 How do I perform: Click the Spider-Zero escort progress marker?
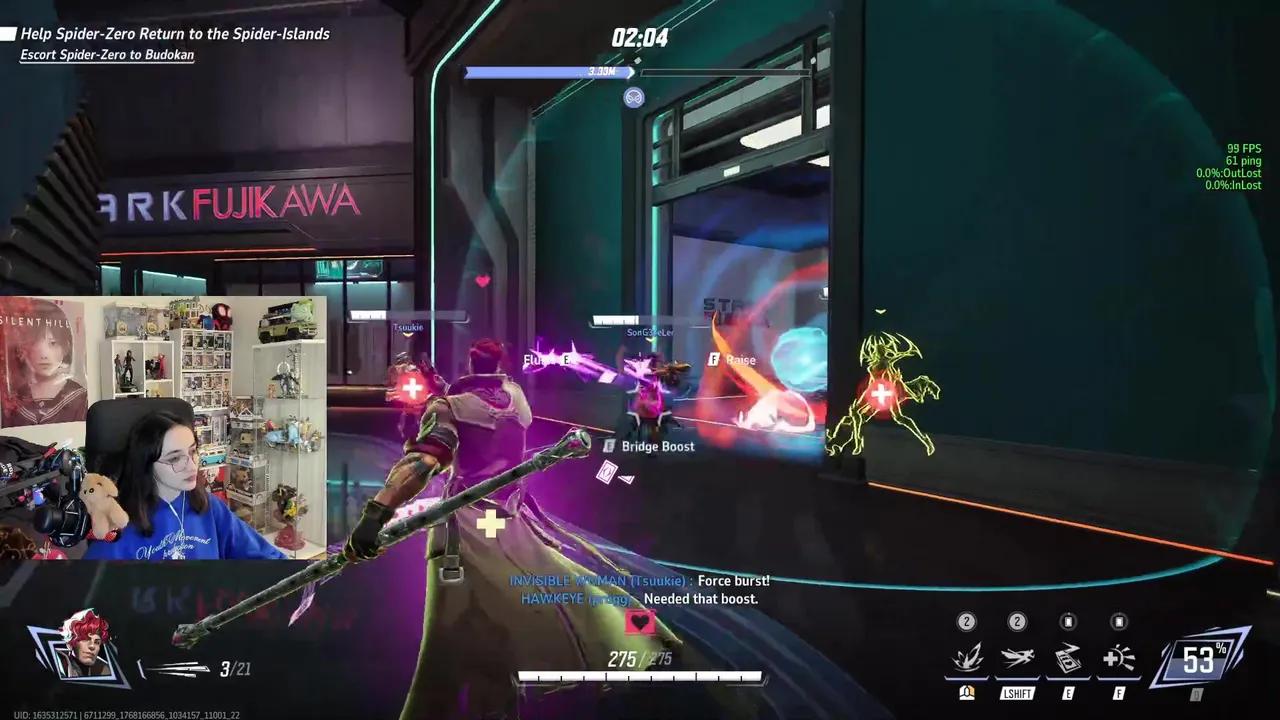coord(633,97)
